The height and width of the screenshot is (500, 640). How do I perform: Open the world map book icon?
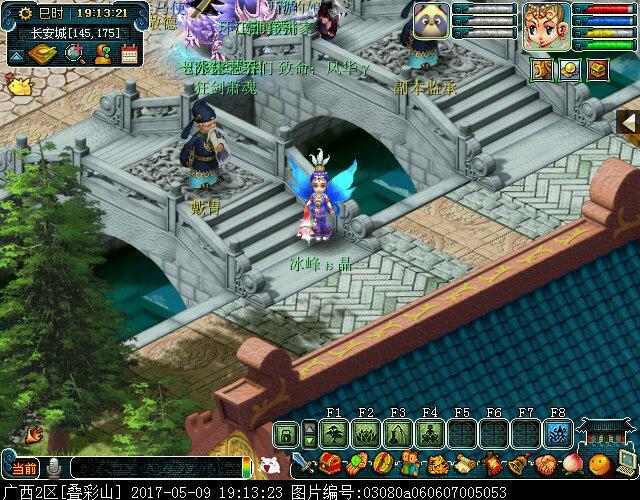tap(44, 54)
